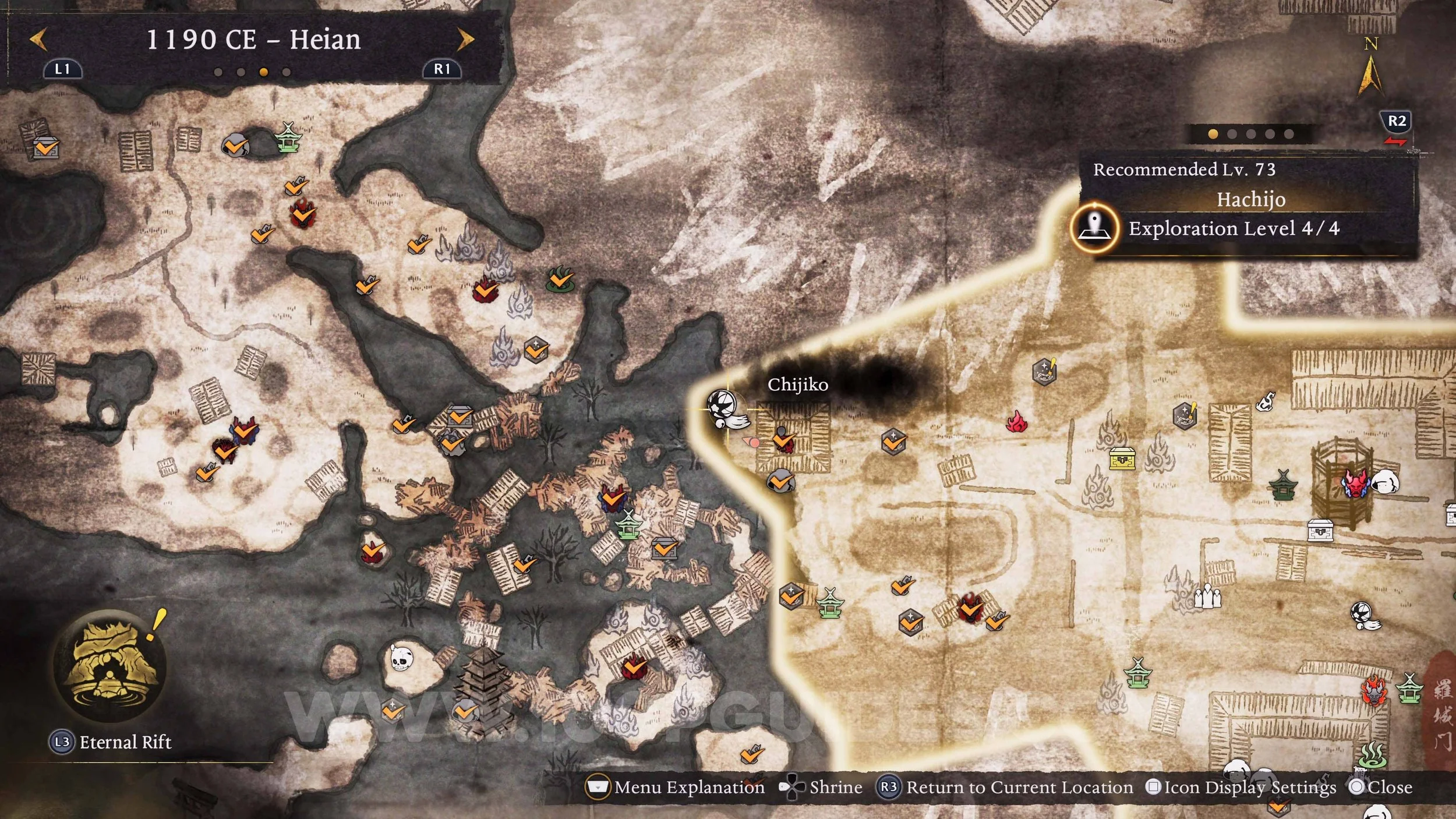Image resolution: width=1456 pixels, height=819 pixels.
Task: Switch to the previous era with left arrow
Action: pos(38,40)
